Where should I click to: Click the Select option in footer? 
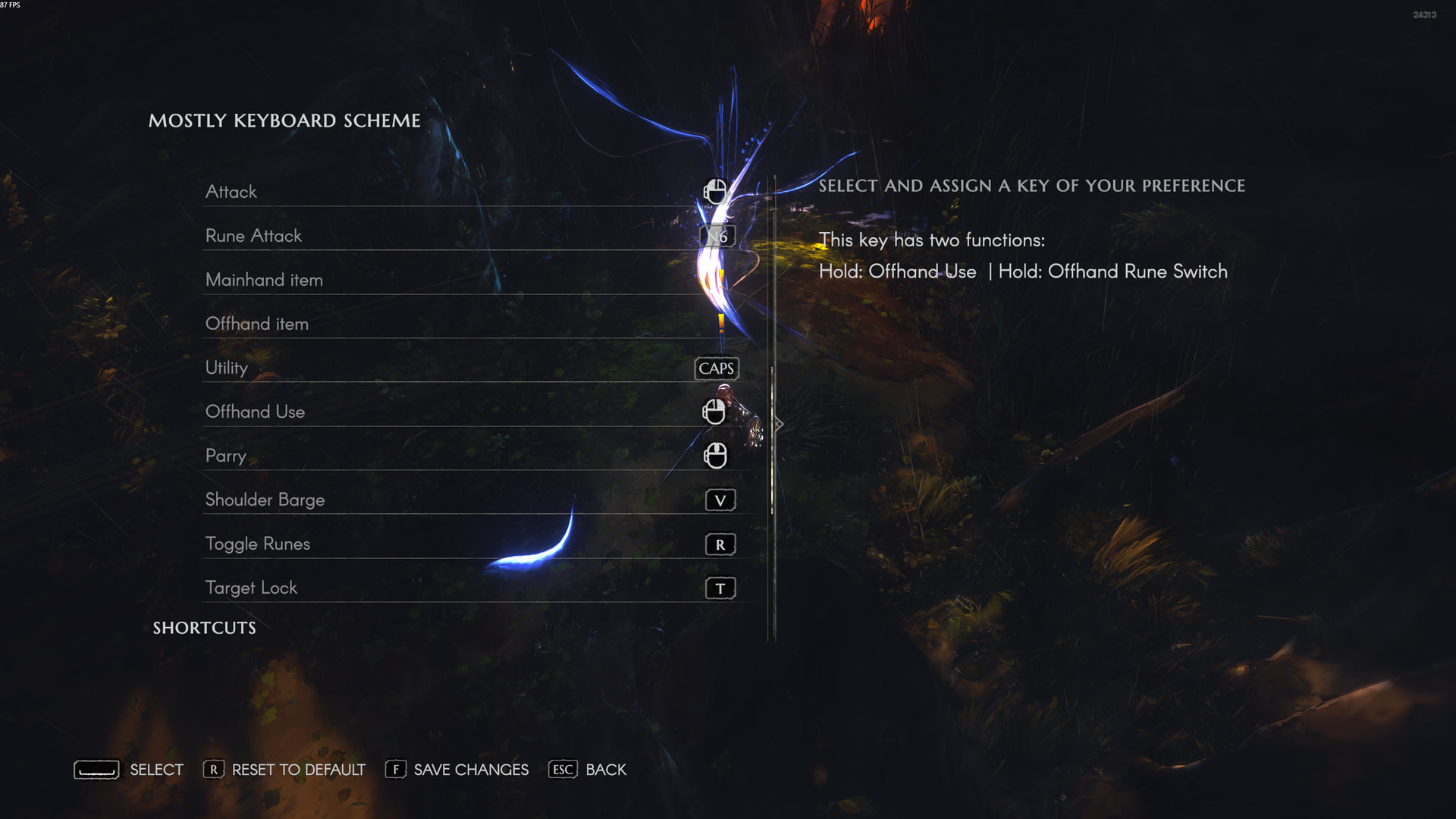[129, 770]
